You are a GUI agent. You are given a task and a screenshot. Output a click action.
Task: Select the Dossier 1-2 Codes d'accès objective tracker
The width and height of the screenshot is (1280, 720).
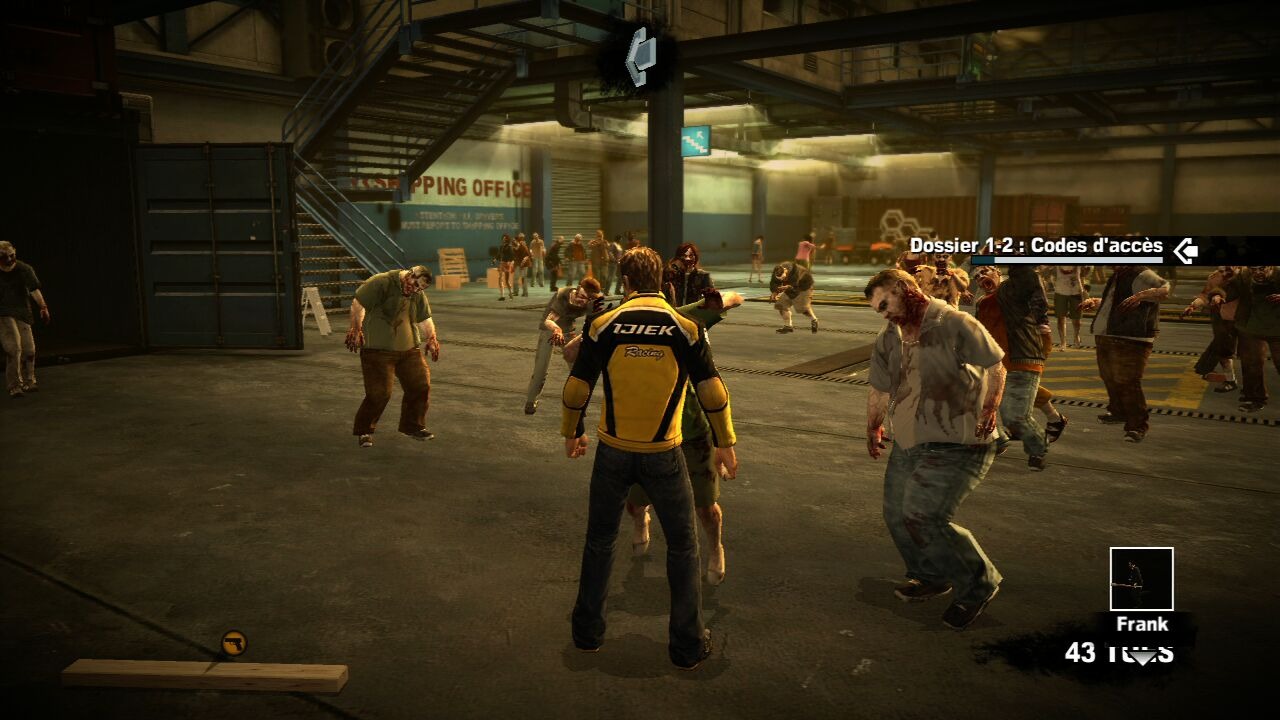[1036, 247]
